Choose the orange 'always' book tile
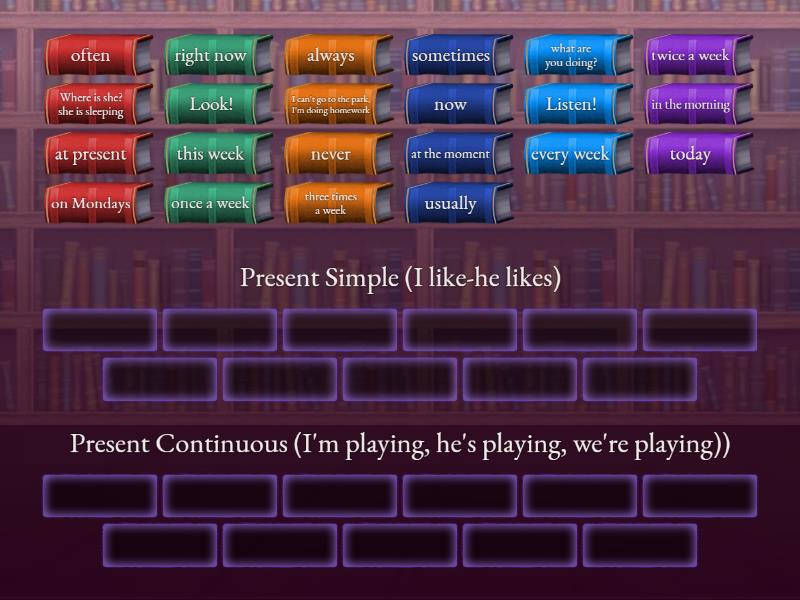 click(x=331, y=56)
